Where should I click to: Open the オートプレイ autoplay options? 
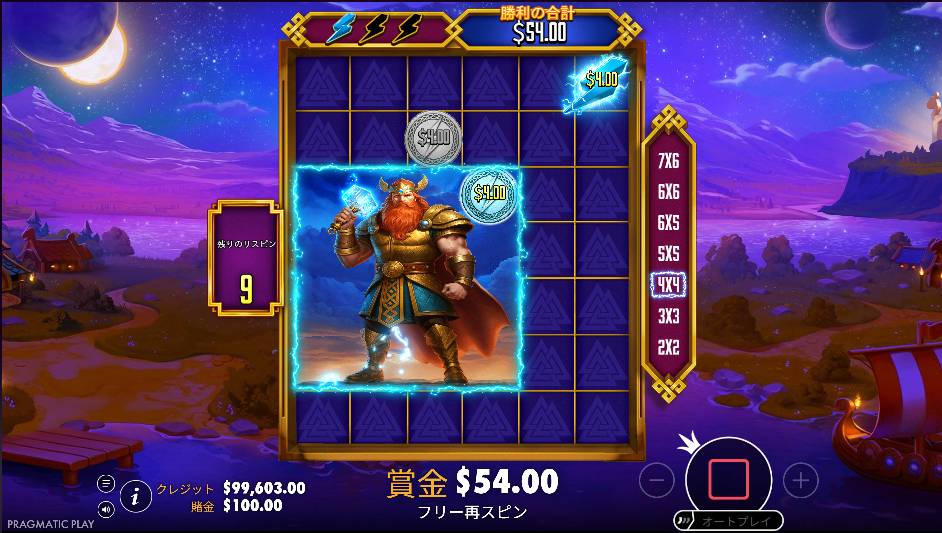(x=726, y=521)
